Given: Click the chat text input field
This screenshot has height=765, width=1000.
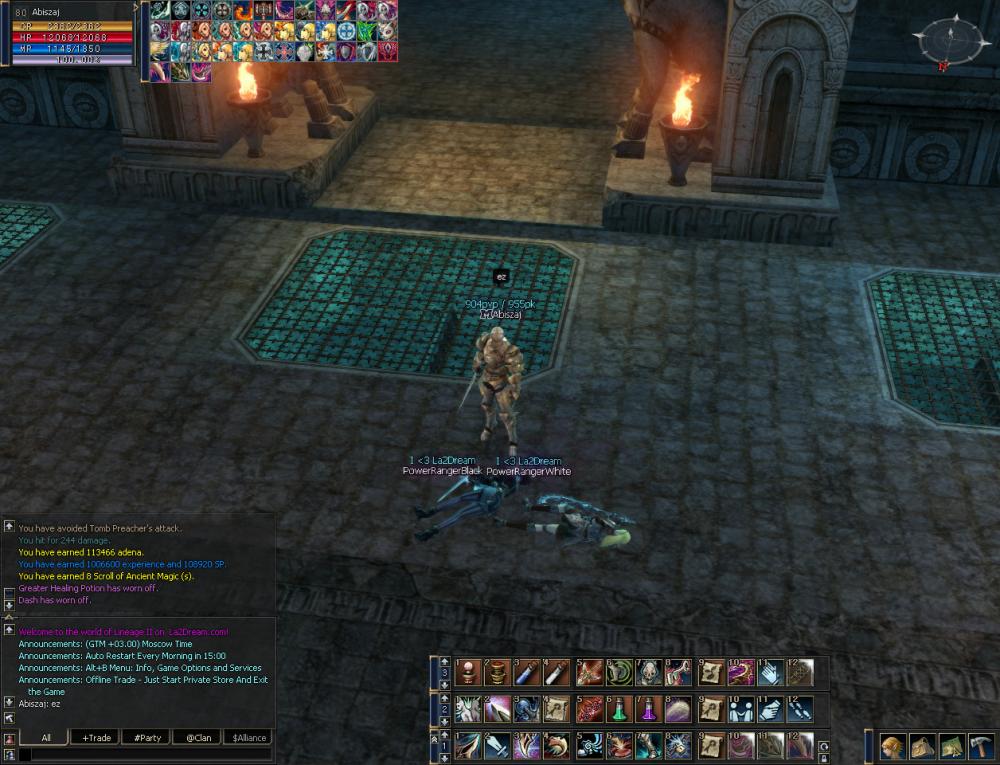Looking at the screenshot, I should [145, 755].
